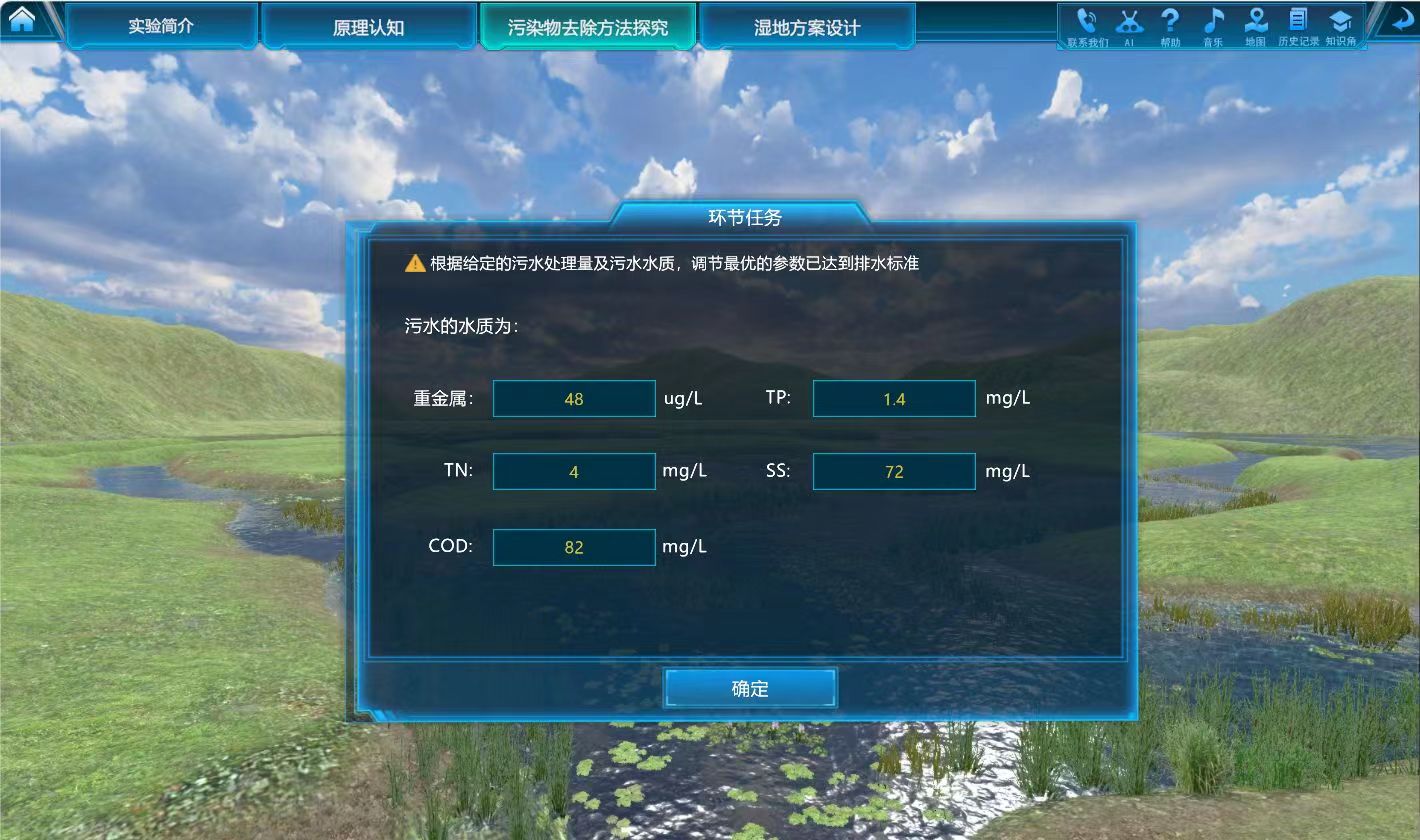Select the COD value field
The image size is (1420, 840).
[x=574, y=547]
